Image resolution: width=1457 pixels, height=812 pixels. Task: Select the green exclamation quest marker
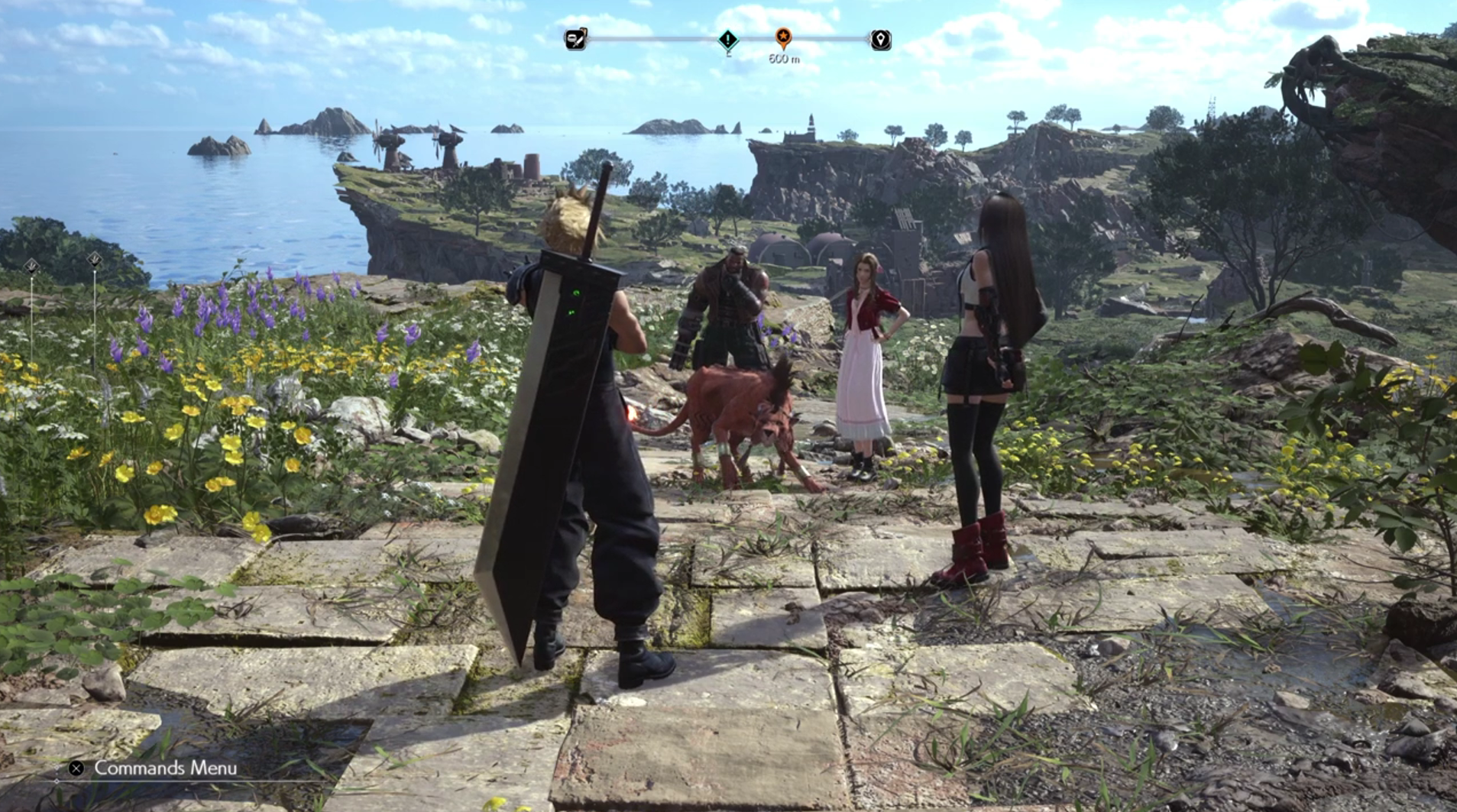click(728, 39)
